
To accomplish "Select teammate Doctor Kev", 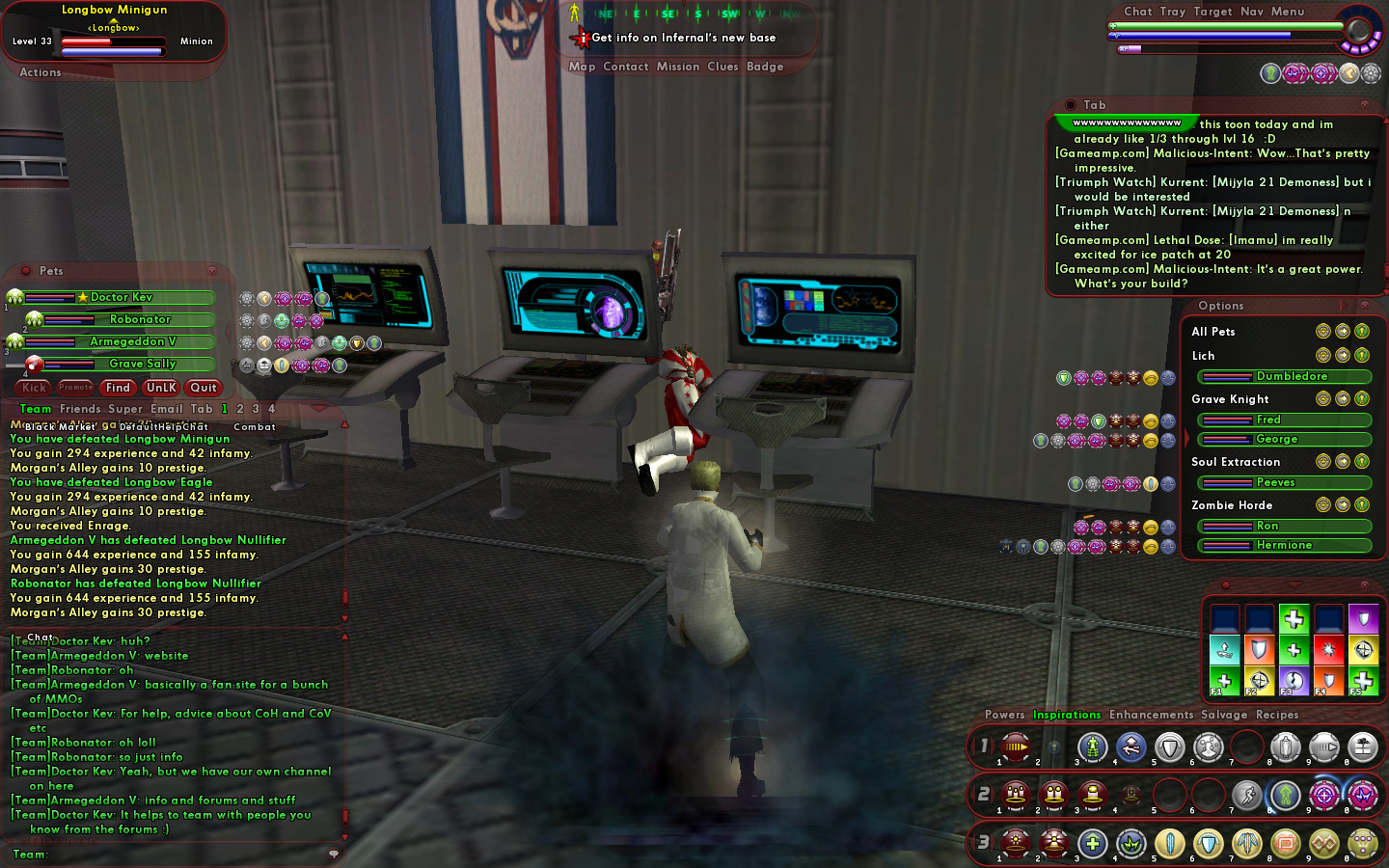I will (x=122, y=298).
